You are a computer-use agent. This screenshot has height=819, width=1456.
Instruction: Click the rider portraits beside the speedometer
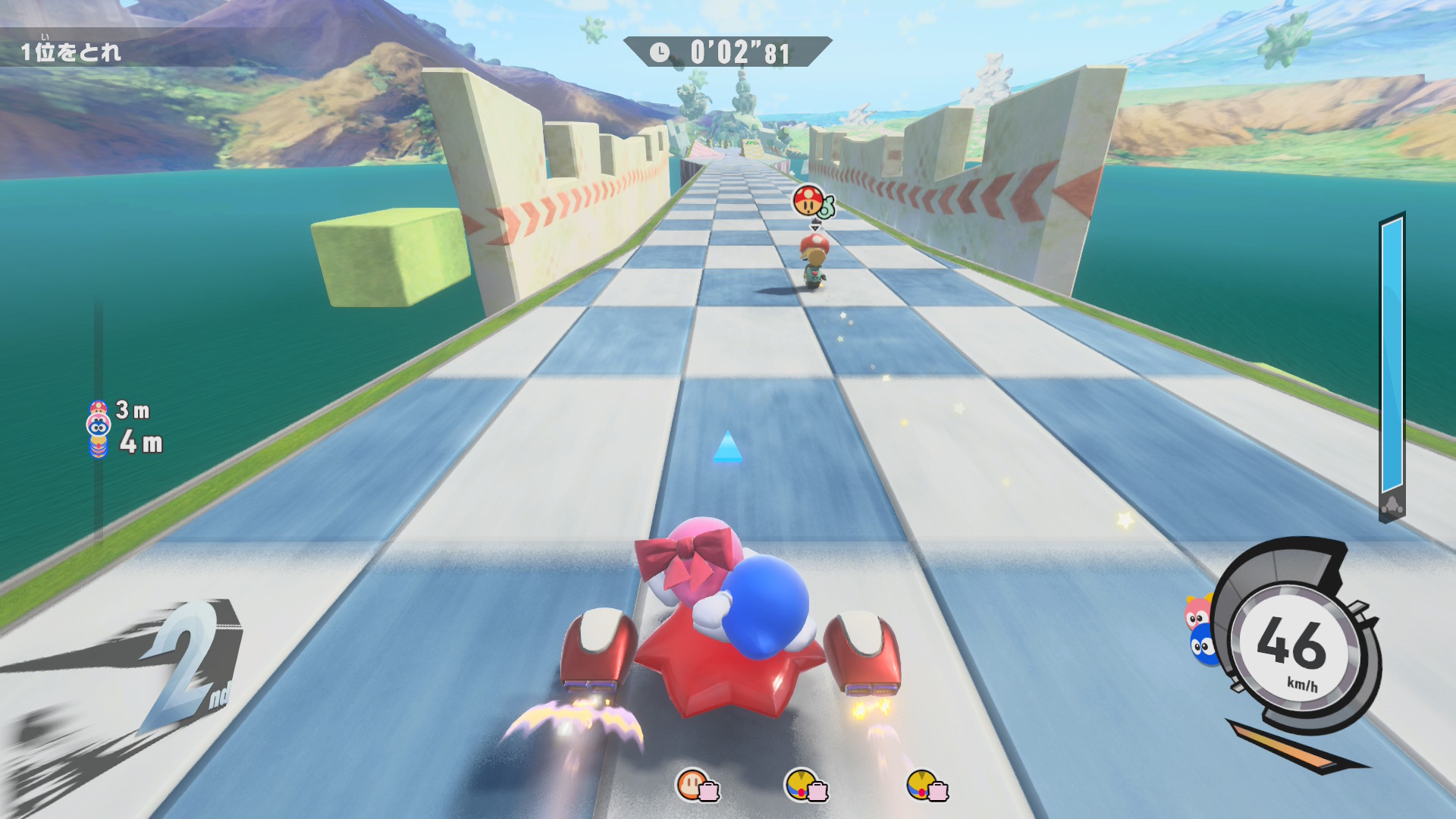coord(1200,631)
